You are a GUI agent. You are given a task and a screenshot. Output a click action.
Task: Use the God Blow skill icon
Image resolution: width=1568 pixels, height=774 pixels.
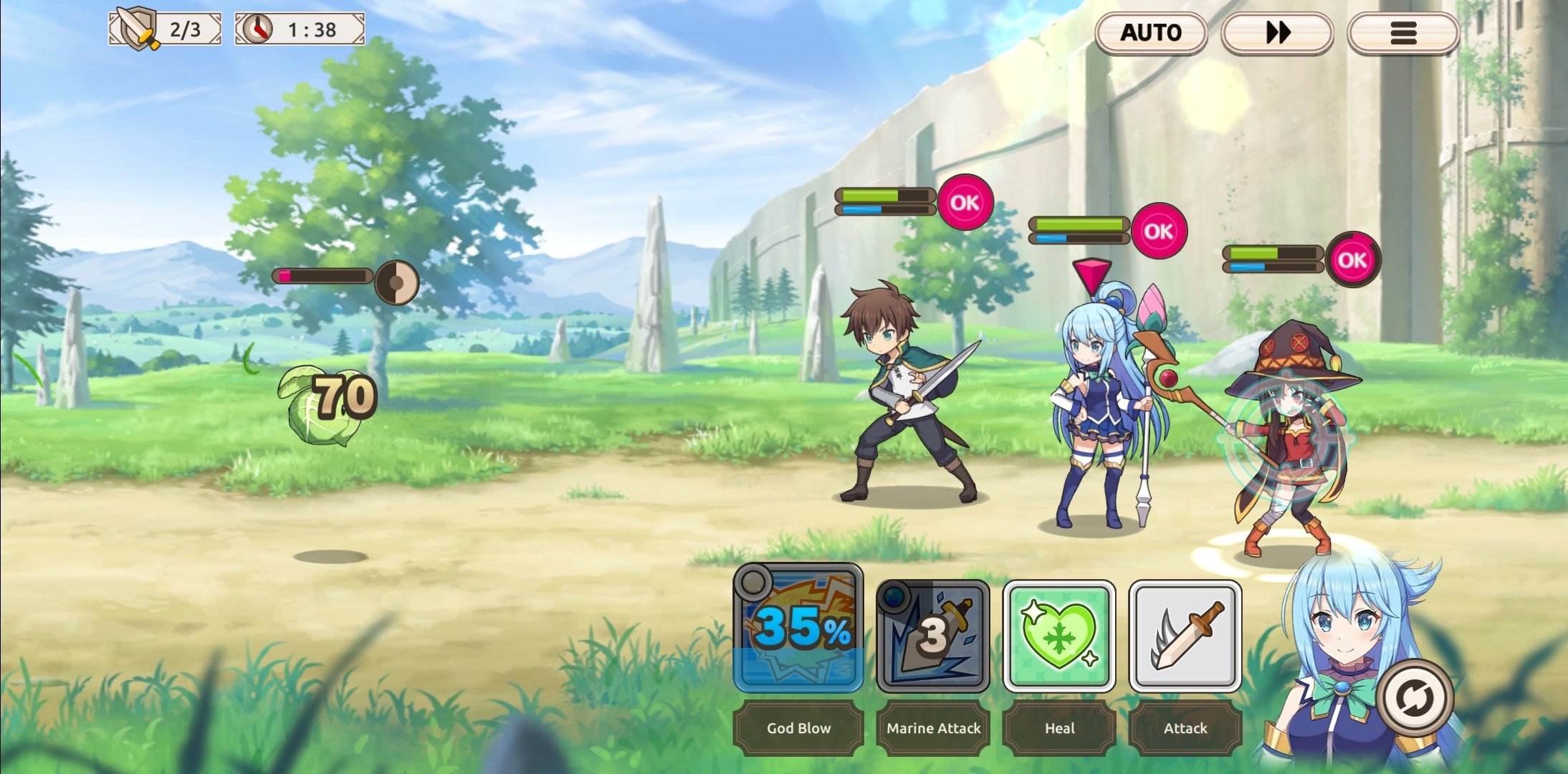[798, 629]
